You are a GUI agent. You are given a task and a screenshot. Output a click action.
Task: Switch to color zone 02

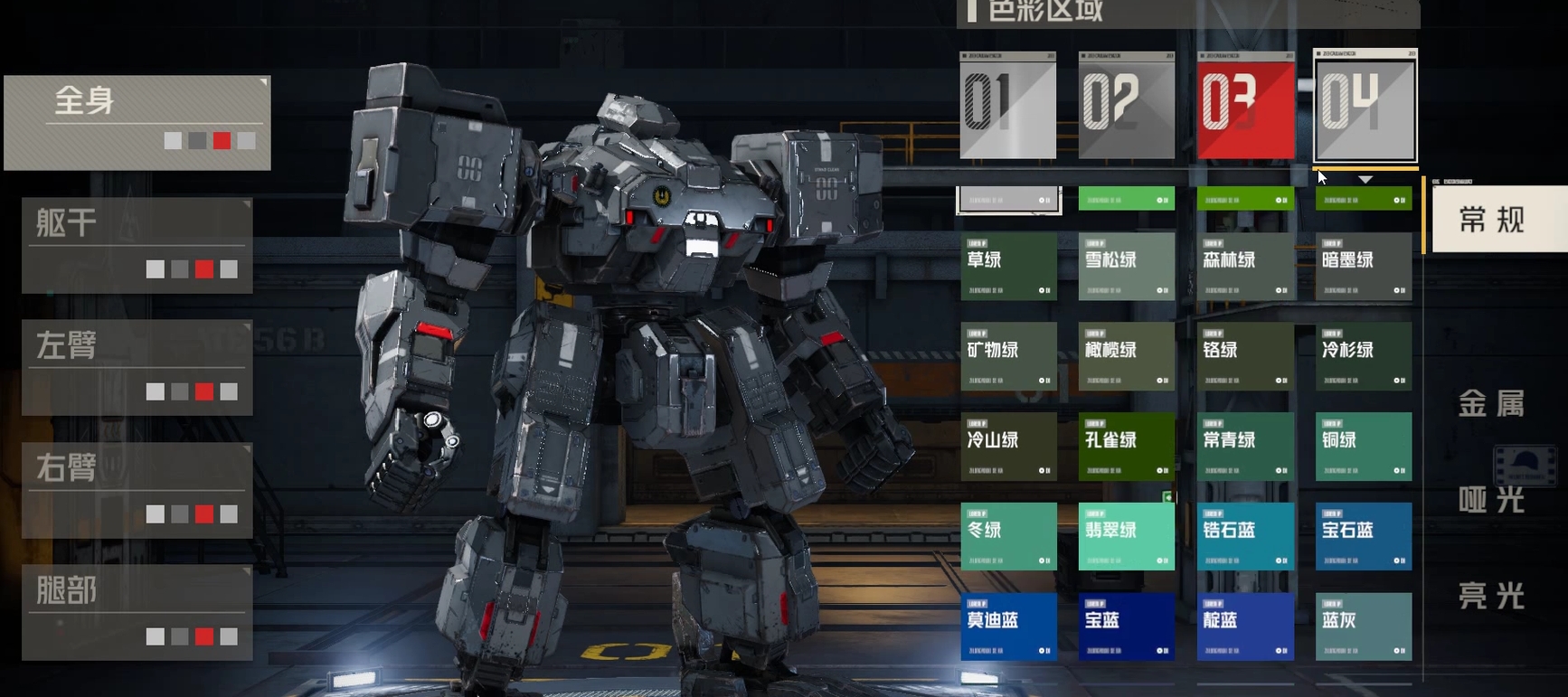(1126, 105)
